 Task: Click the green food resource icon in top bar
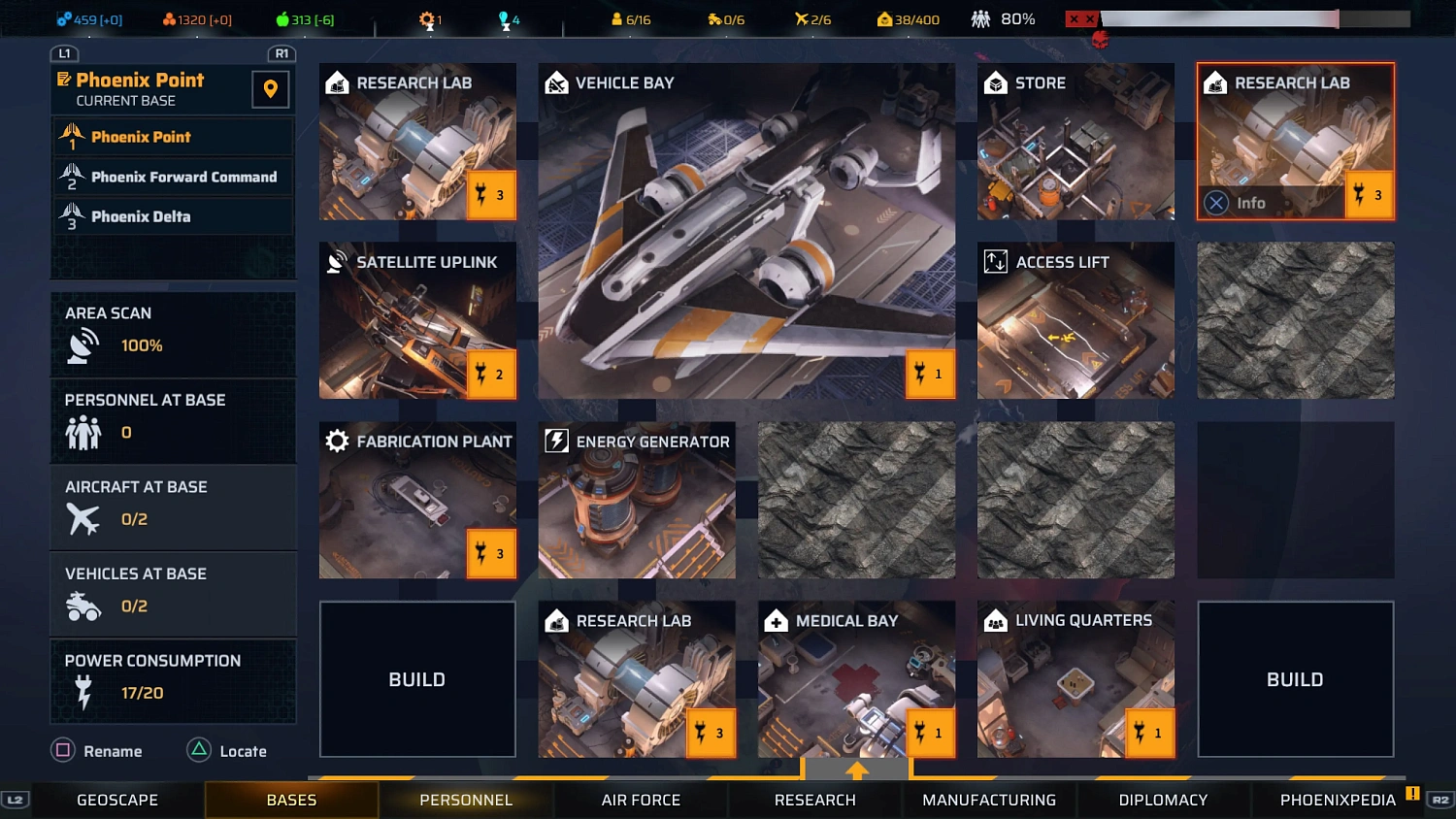pyautogui.click(x=281, y=16)
